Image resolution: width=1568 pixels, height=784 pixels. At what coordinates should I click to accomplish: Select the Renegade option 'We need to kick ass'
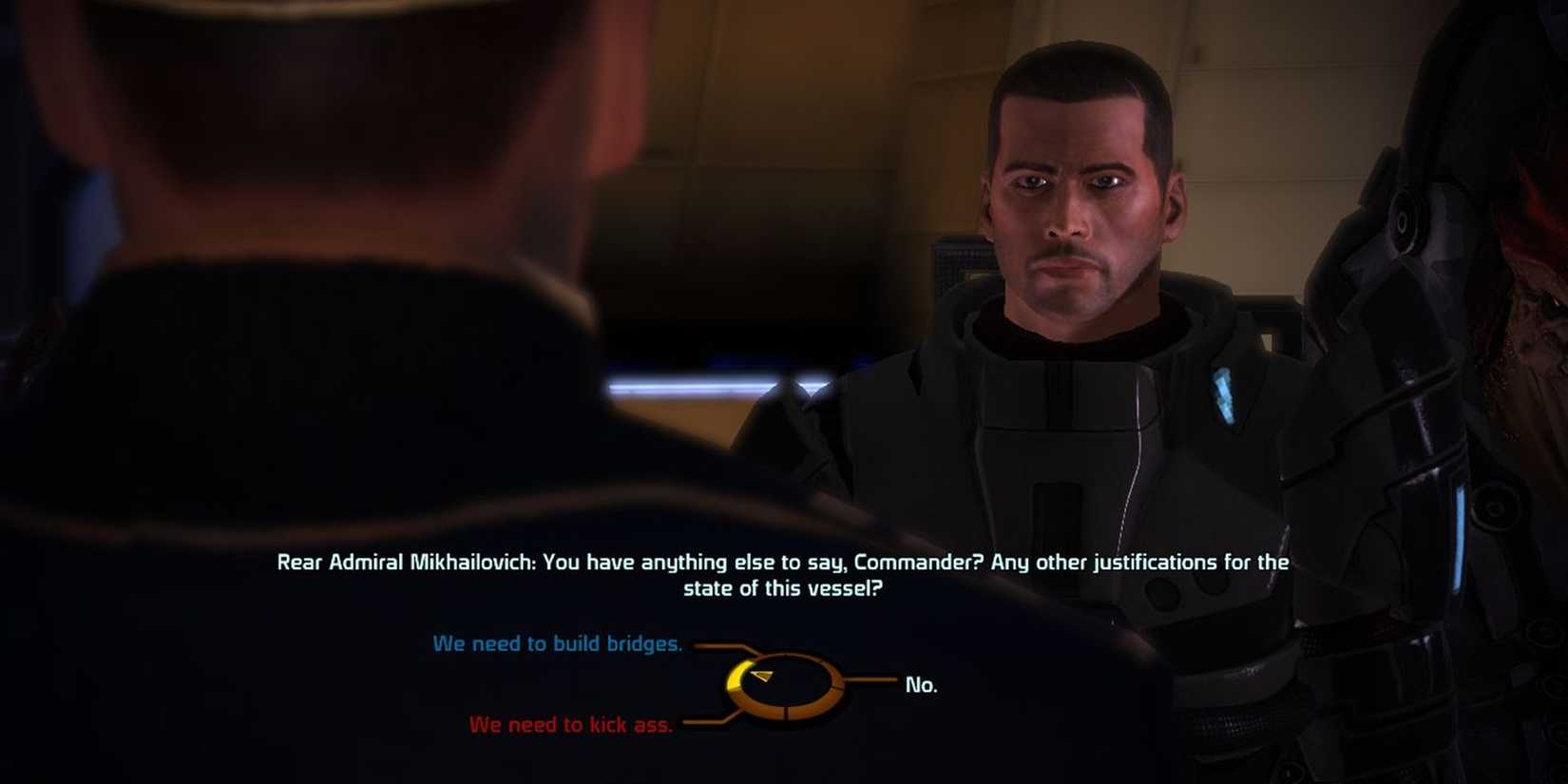[x=570, y=723]
